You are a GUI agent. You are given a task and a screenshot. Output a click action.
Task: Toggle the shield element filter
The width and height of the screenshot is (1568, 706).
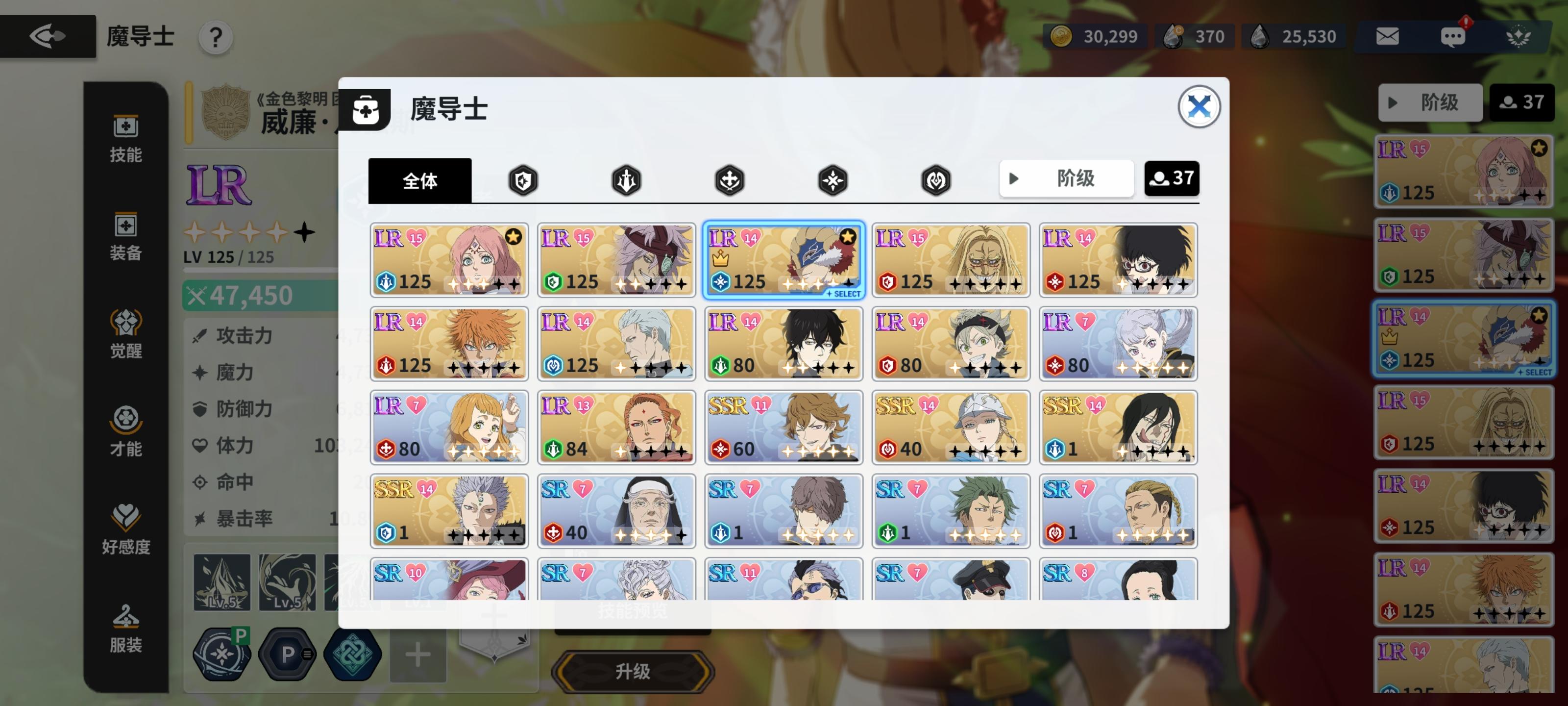point(523,179)
